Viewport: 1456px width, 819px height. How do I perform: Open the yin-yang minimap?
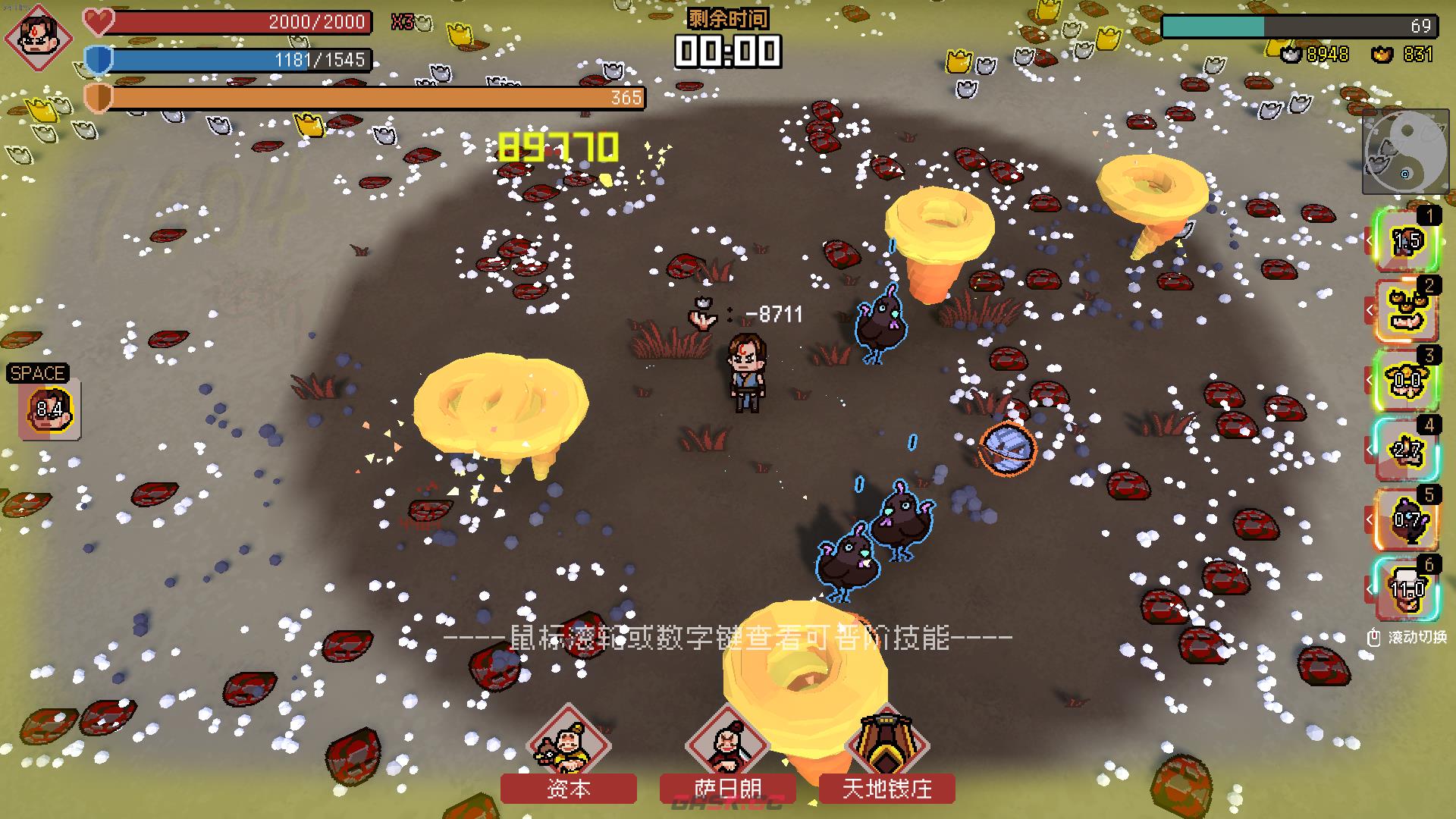coord(1405,152)
